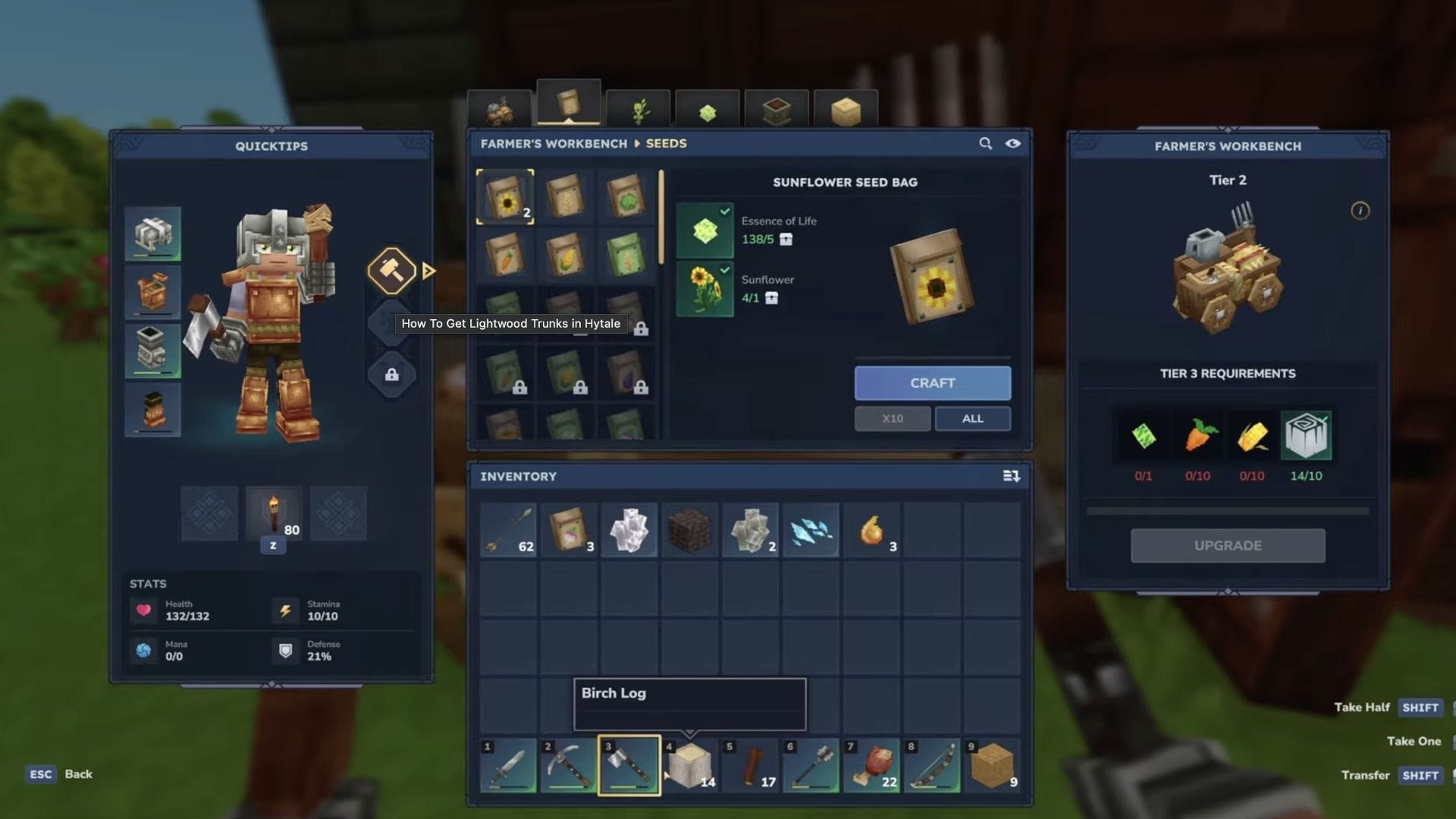Switch to the sapling category tab
Viewport: 1456px width, 819px height.
click(x=639, y=111)
